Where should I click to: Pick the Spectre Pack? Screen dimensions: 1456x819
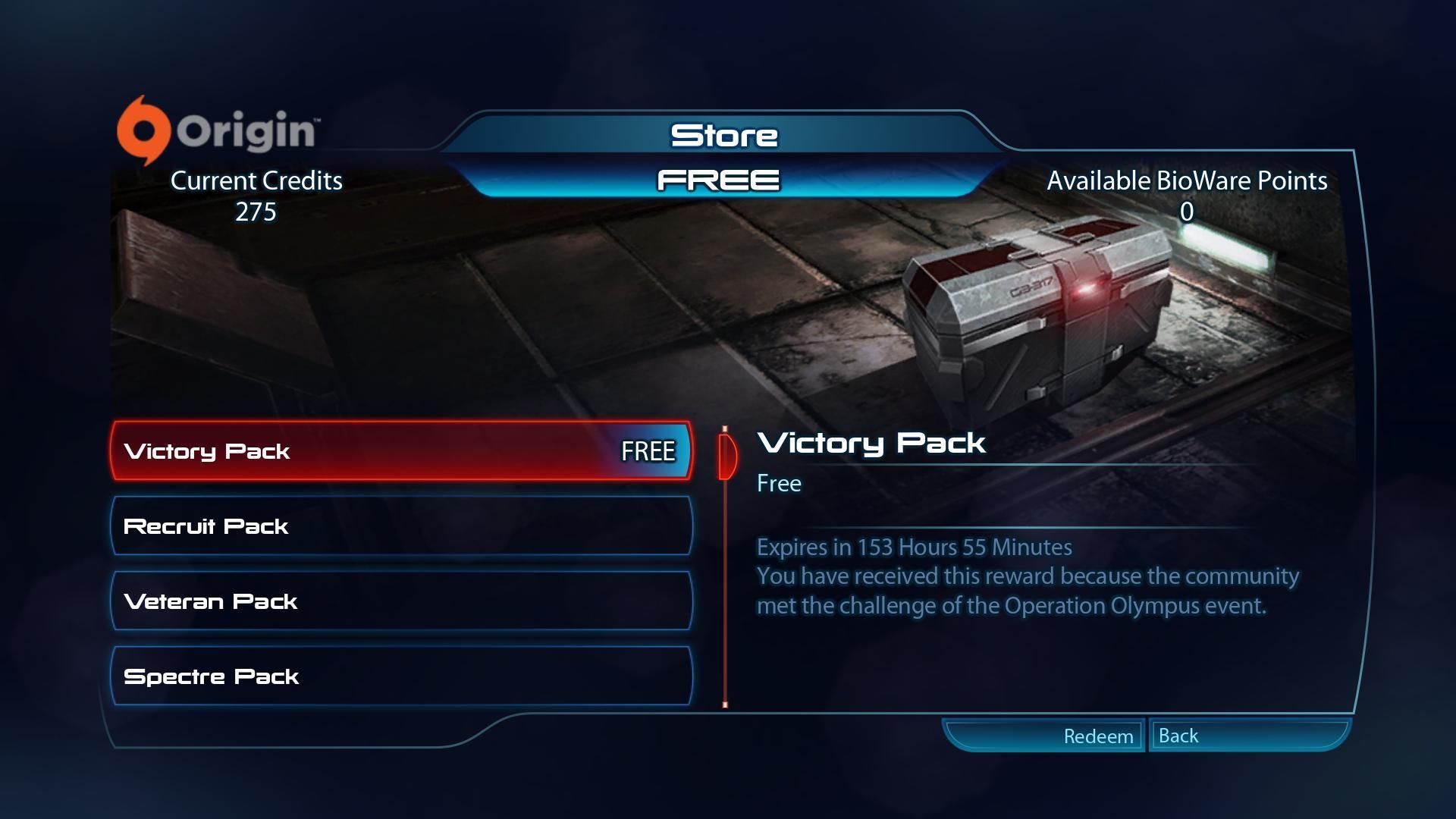click(400, 676)
